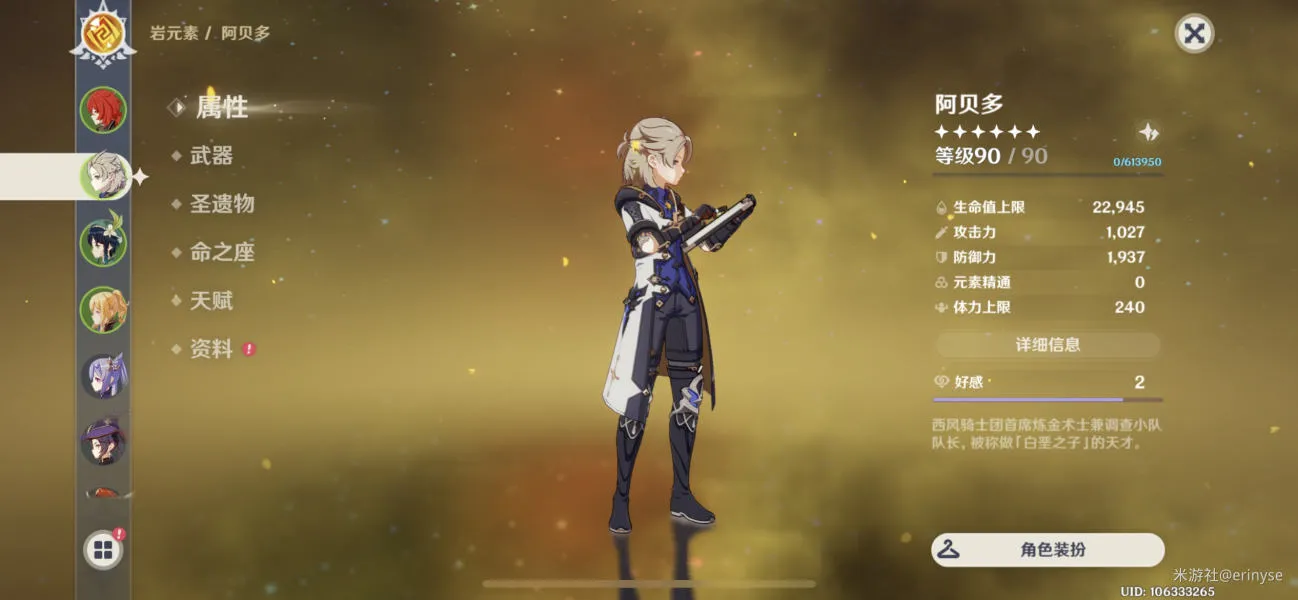Select the dark-haired character with flower portrait
This screenshot has height=600, width=1298.
coord(103,243)
